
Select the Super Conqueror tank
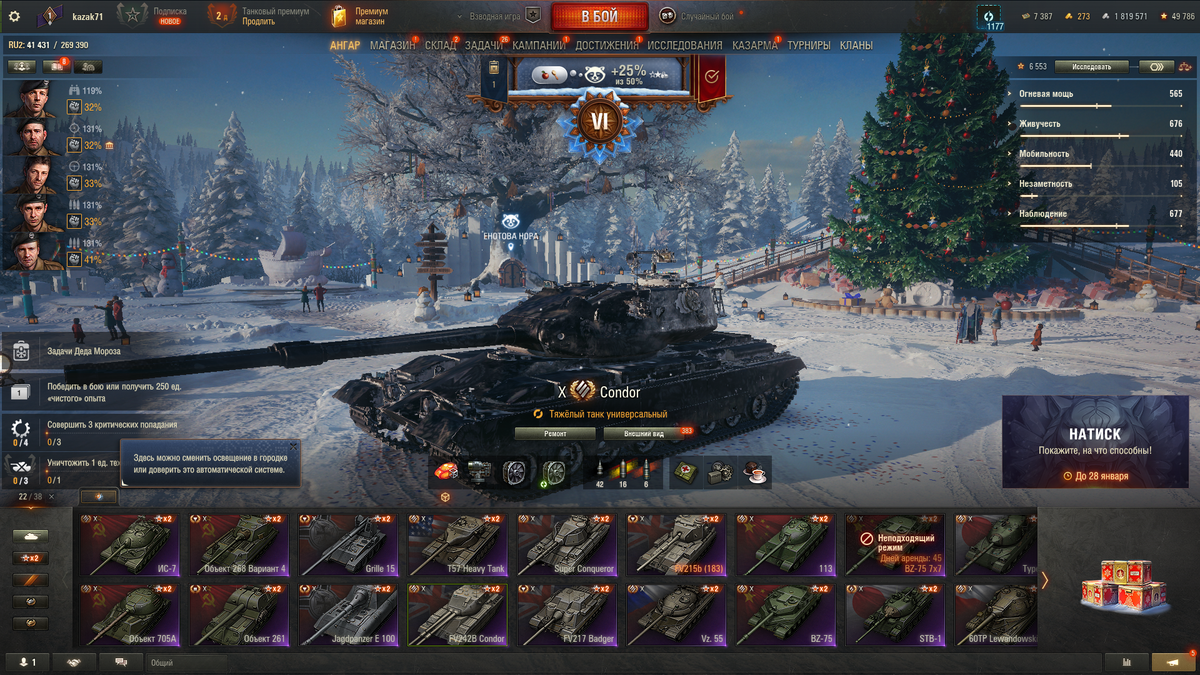coord(565,546)
